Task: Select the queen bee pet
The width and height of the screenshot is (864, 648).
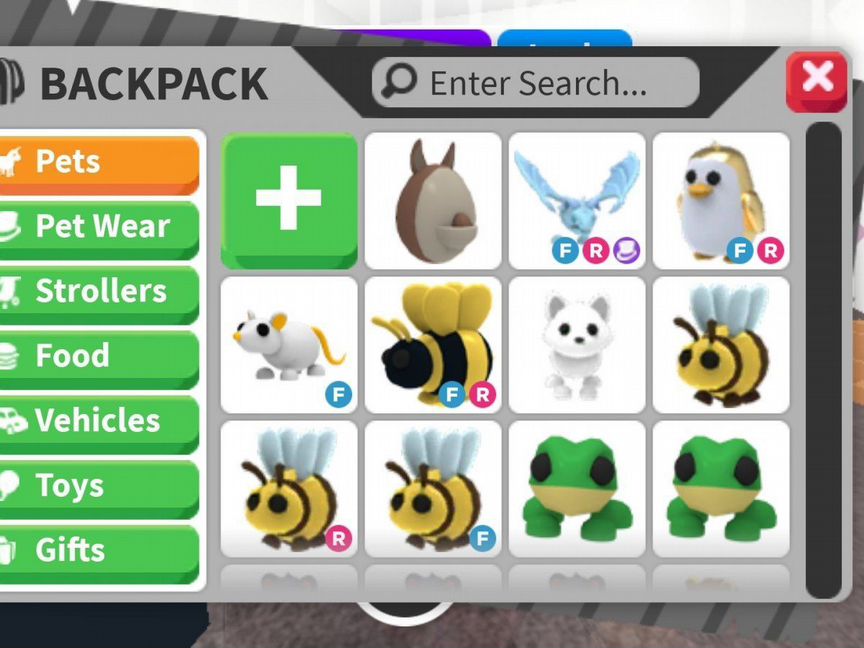Action: pyautogui.click(x=432, y=344)
